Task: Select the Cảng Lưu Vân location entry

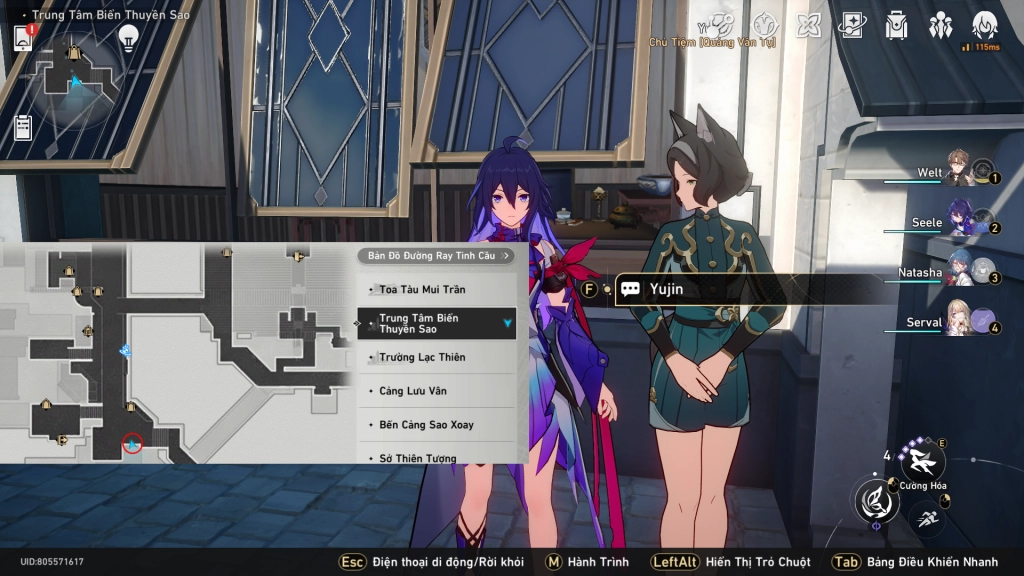Action: [x=436, y=391]
